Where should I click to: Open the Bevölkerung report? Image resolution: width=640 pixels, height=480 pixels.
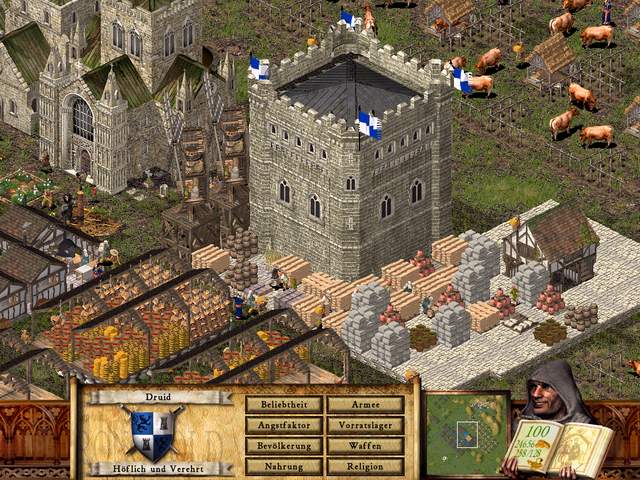tap(284, 446)
